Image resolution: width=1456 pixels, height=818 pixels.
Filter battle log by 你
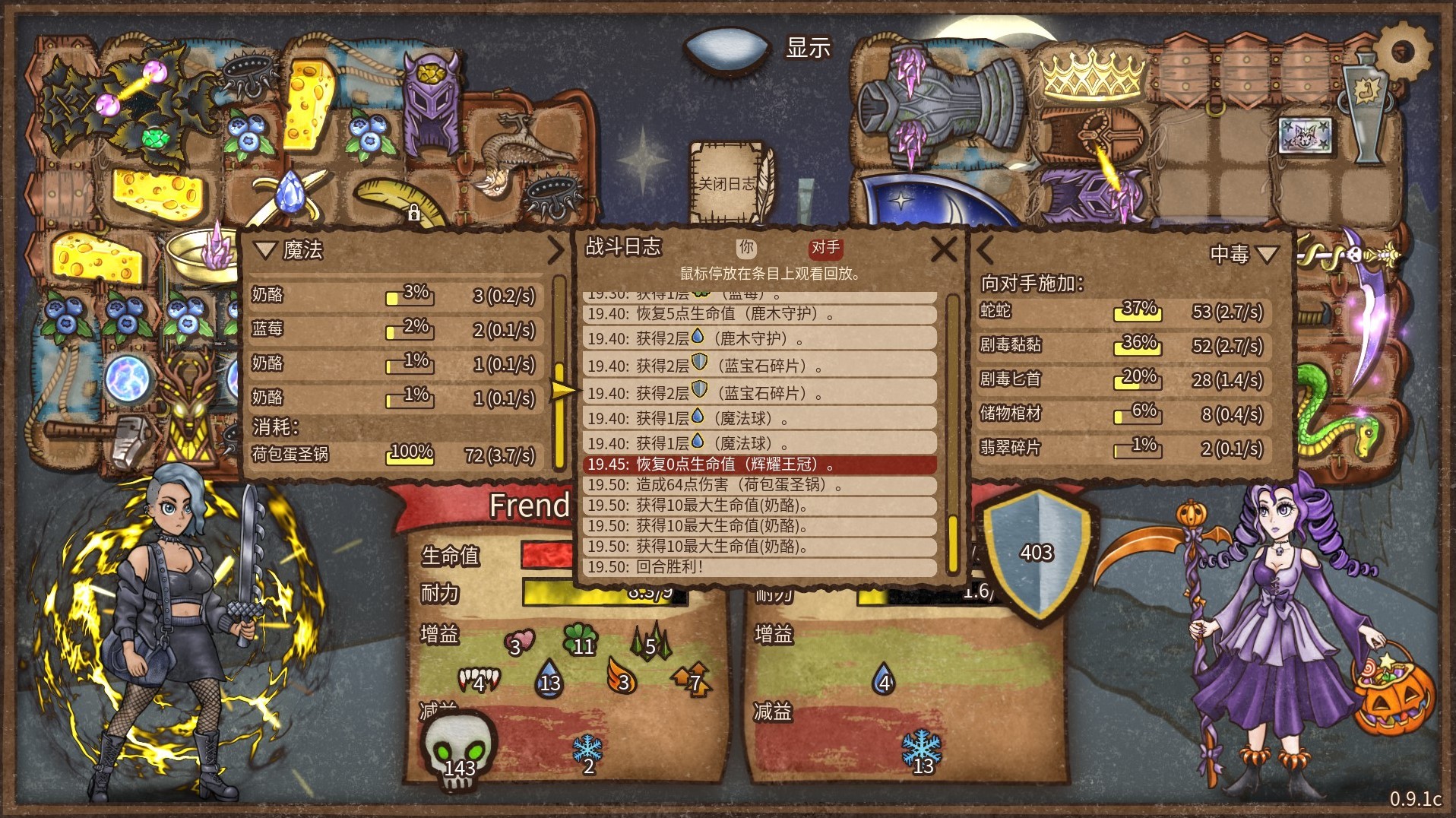tap(746, 247)
